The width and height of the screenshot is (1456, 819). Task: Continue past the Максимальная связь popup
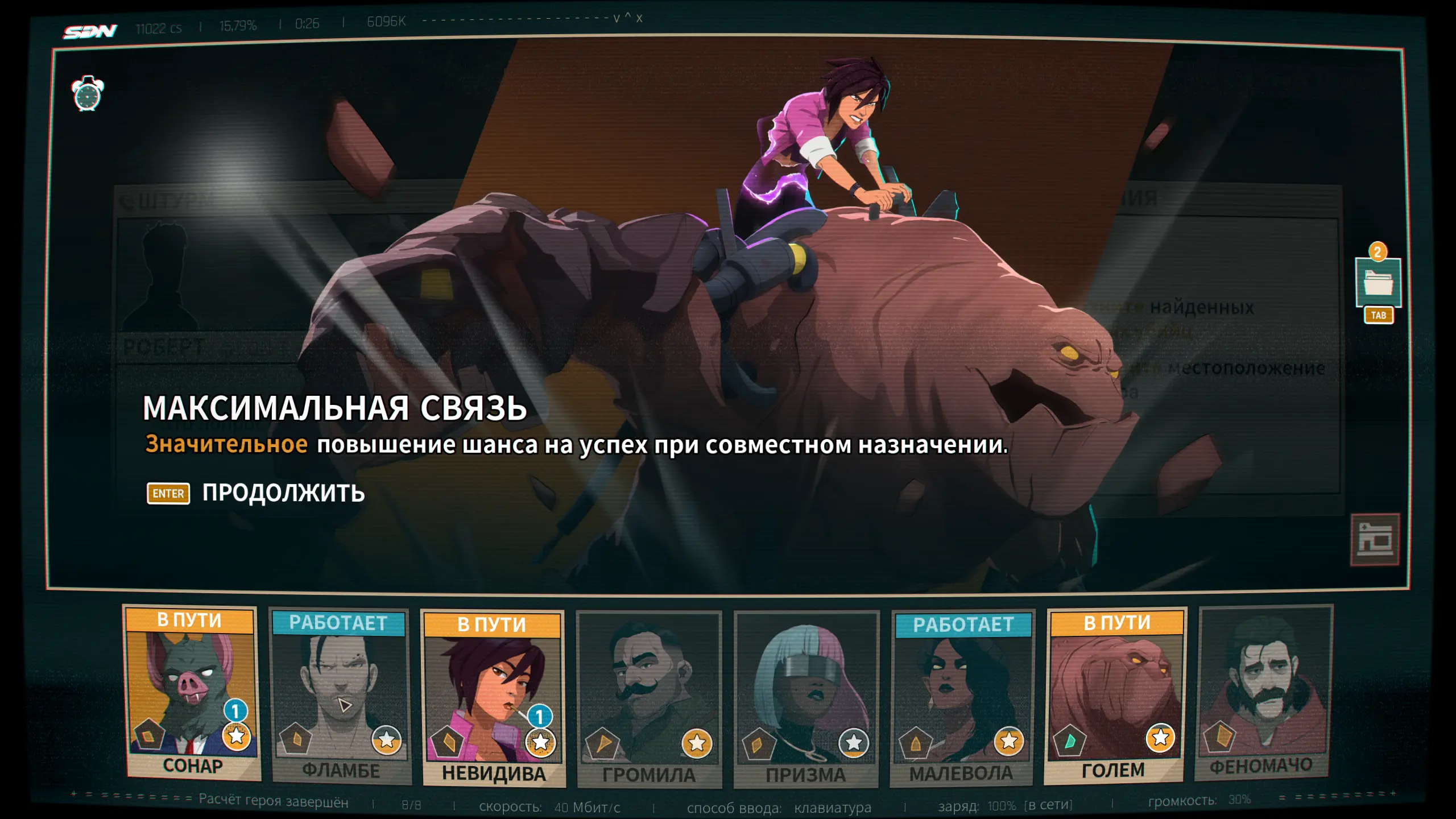(x=256, y=493)
